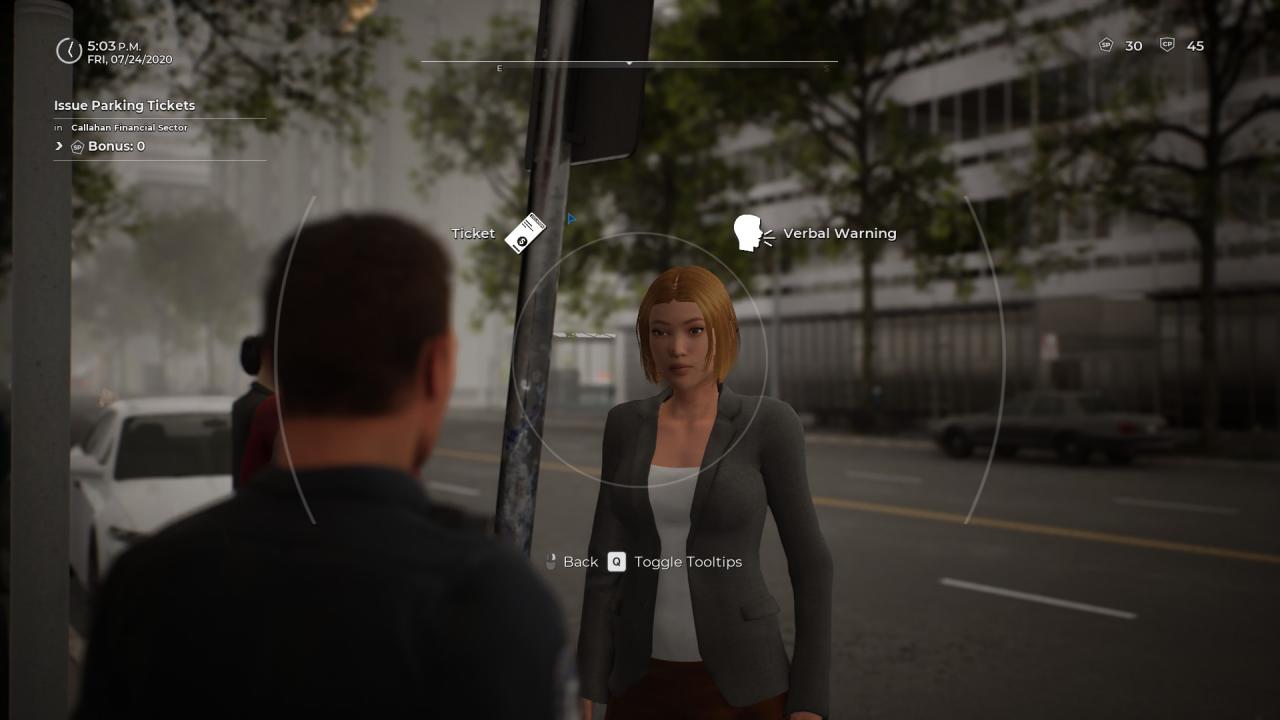Open the Issue Parking Tickets objective
1280x720 pixels.
pos(124,105)
